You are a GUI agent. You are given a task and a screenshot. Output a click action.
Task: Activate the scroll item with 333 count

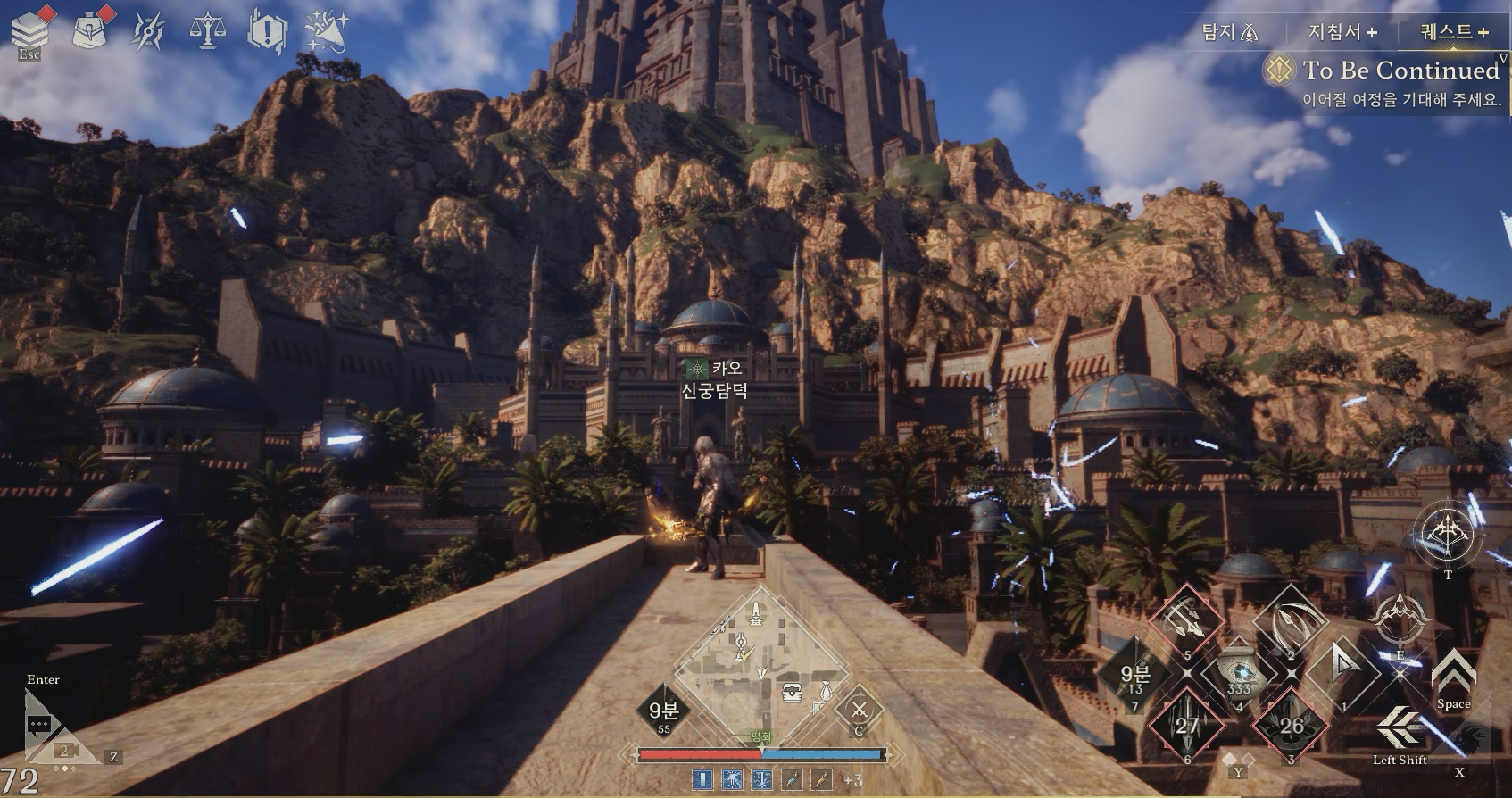[1239, 673]
